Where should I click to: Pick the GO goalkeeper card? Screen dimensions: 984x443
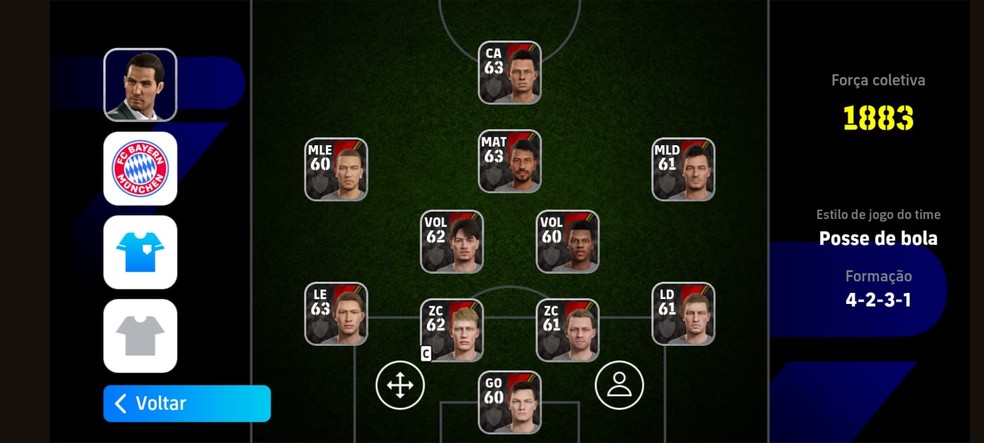click(x=510, y=402)
